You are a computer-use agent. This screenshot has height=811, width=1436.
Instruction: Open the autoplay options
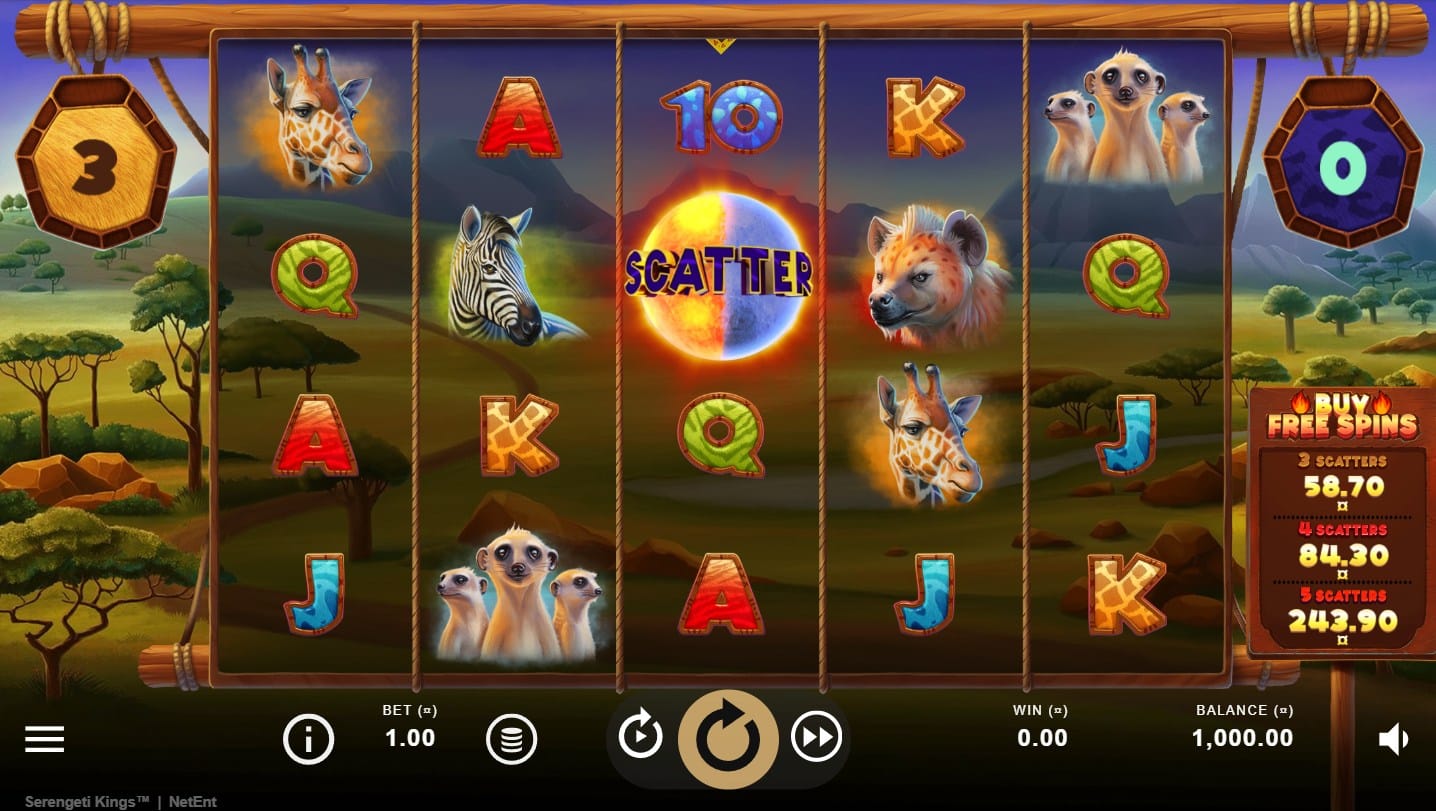pos(640,739)
